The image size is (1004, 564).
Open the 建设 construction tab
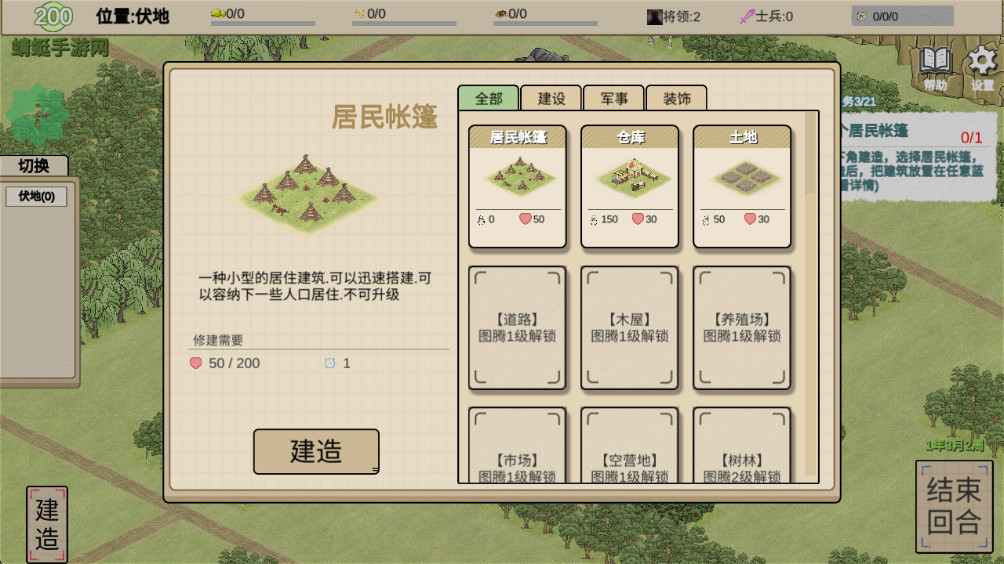point(551,98)
